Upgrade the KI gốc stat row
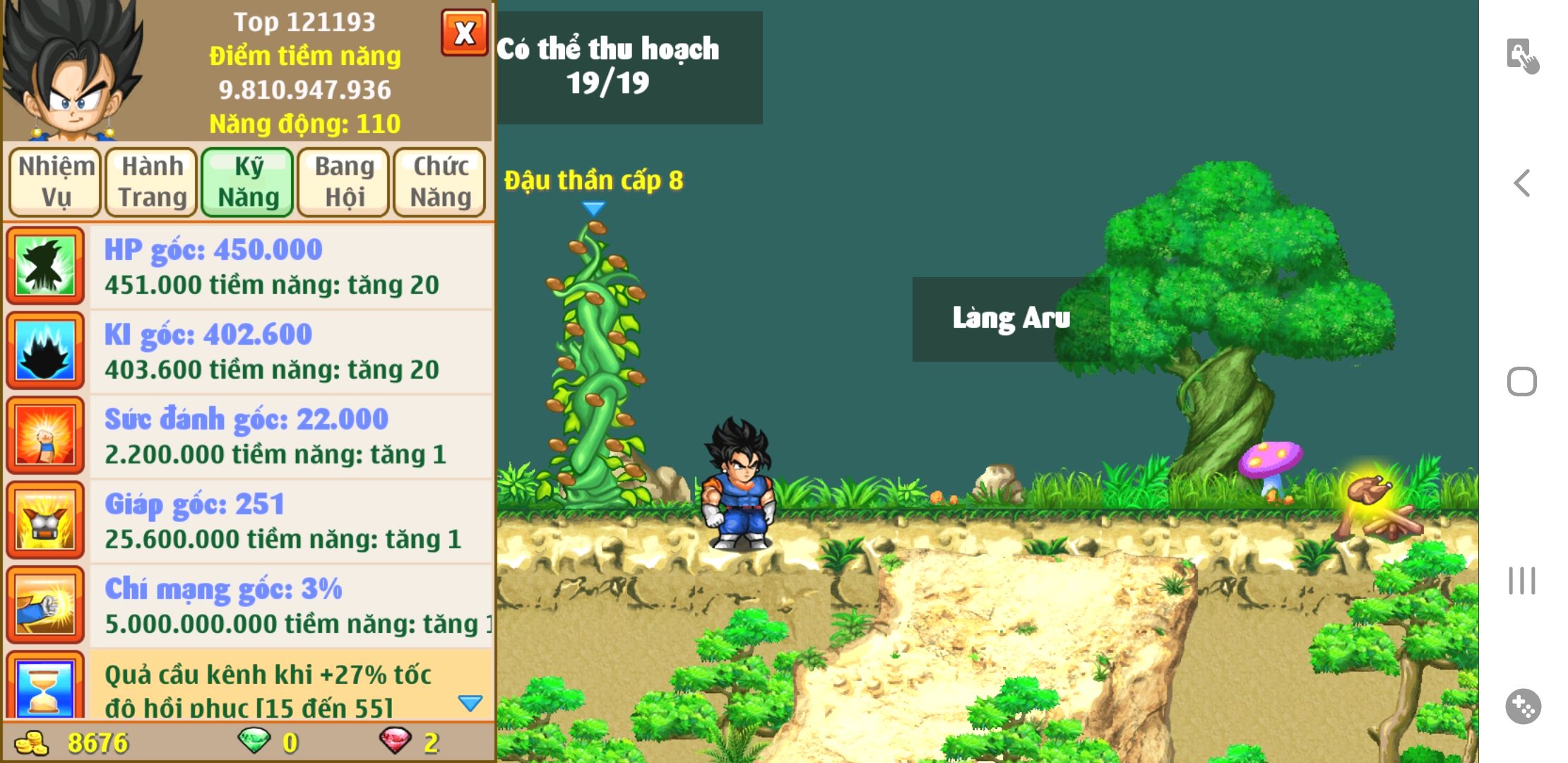1568x763 pixels. [x=290, y=352]
